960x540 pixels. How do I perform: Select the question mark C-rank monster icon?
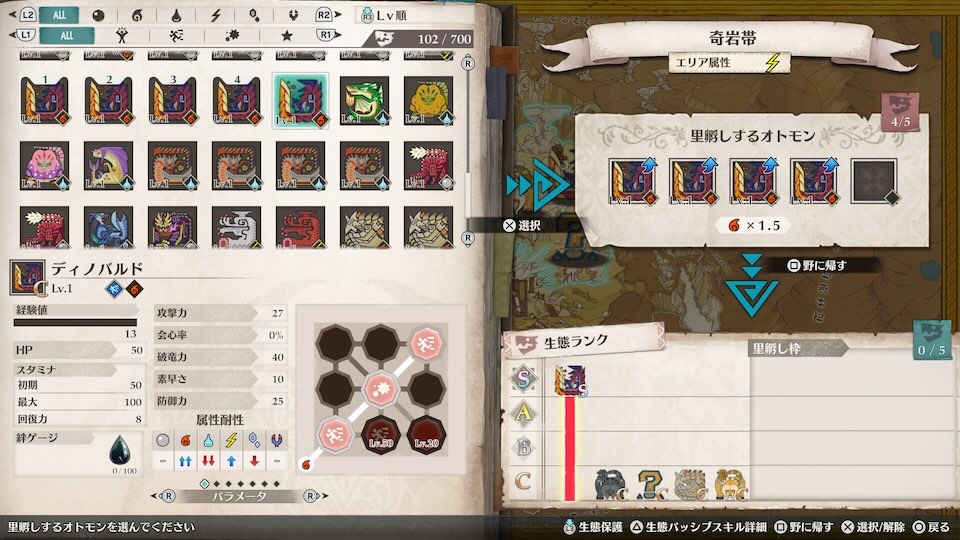point(651,485)
